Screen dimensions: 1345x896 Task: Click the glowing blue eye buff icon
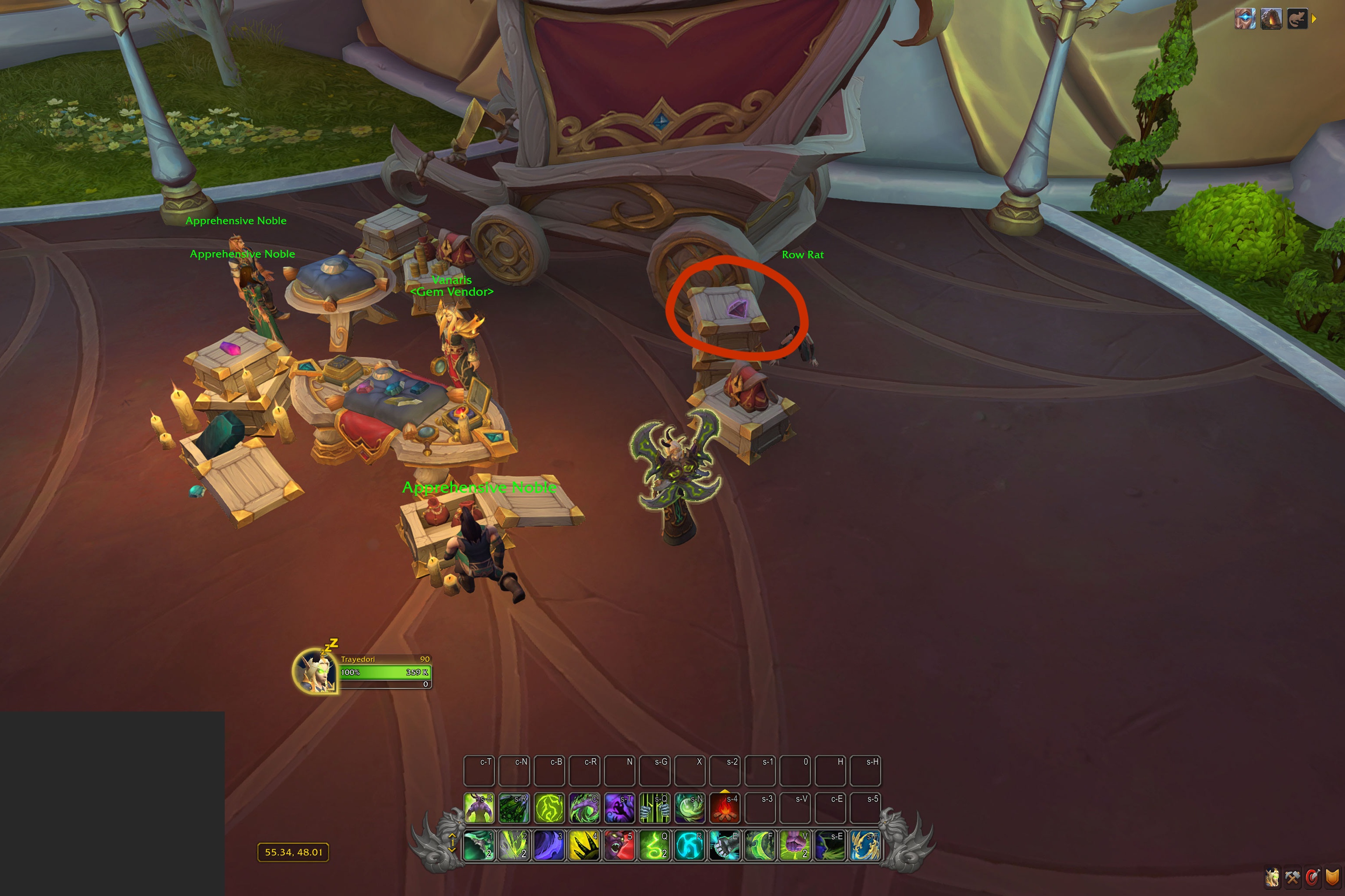[x=1245, y=18]
